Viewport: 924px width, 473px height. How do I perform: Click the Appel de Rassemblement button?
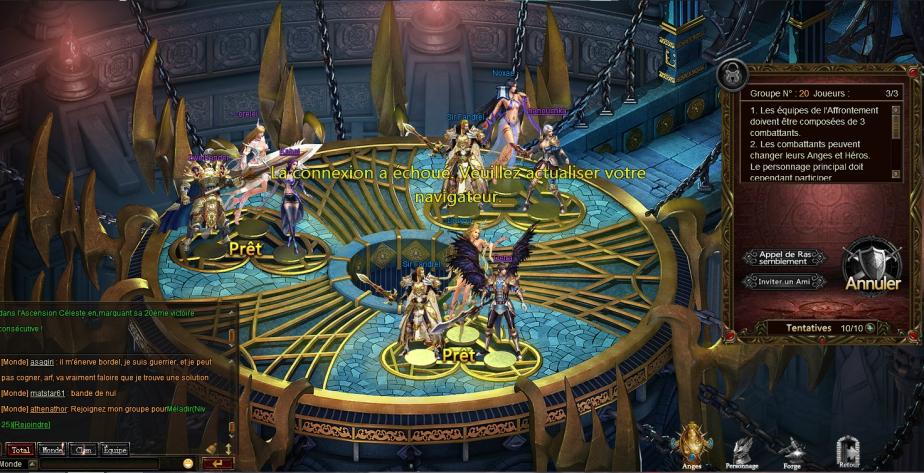point(783,258)
